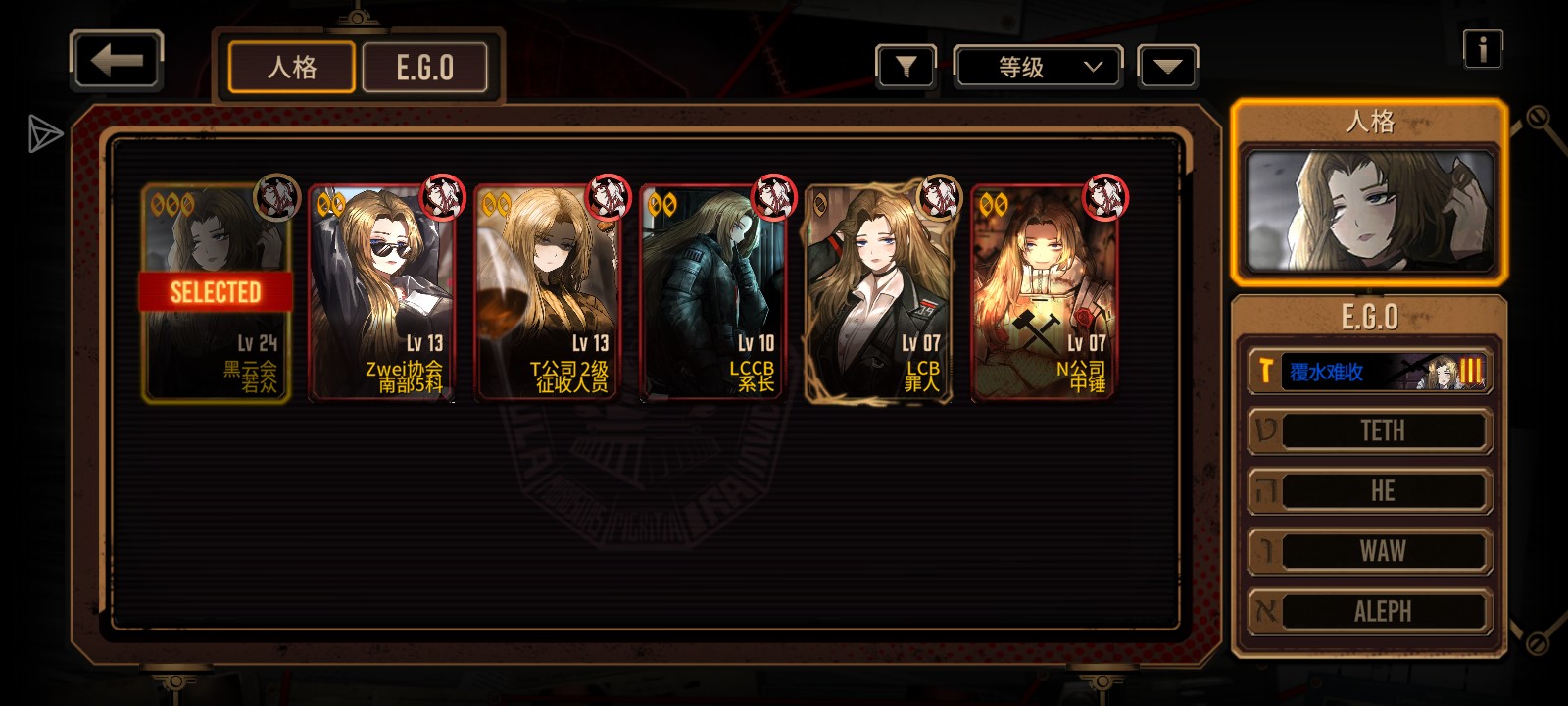Toggle the sort order triangle button
Viewport: 1568px width, 706px height.
click(1167, 67)
